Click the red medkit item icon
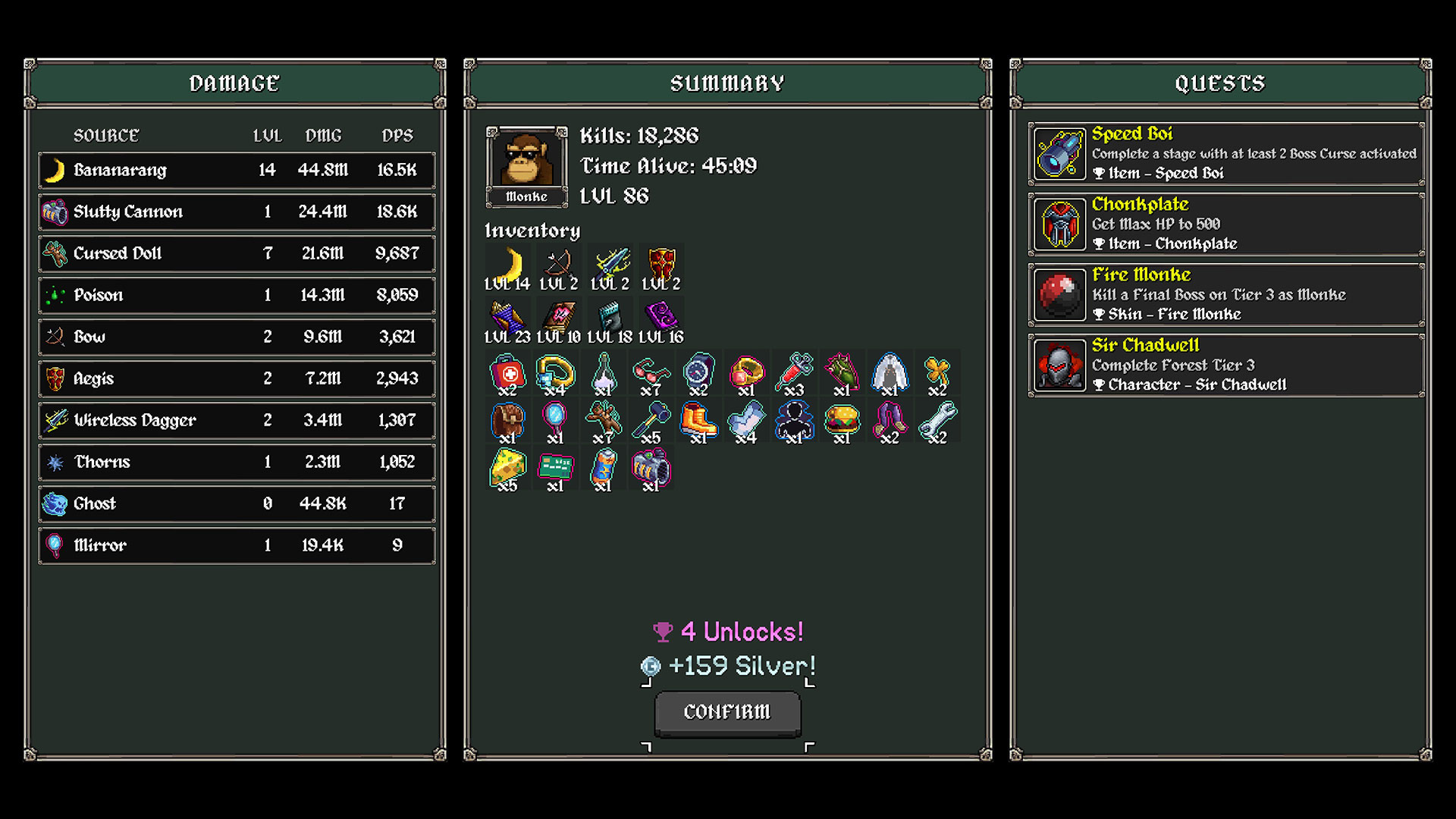The width and height of the screenshot is (1456, 819). (x=507, y=373)
